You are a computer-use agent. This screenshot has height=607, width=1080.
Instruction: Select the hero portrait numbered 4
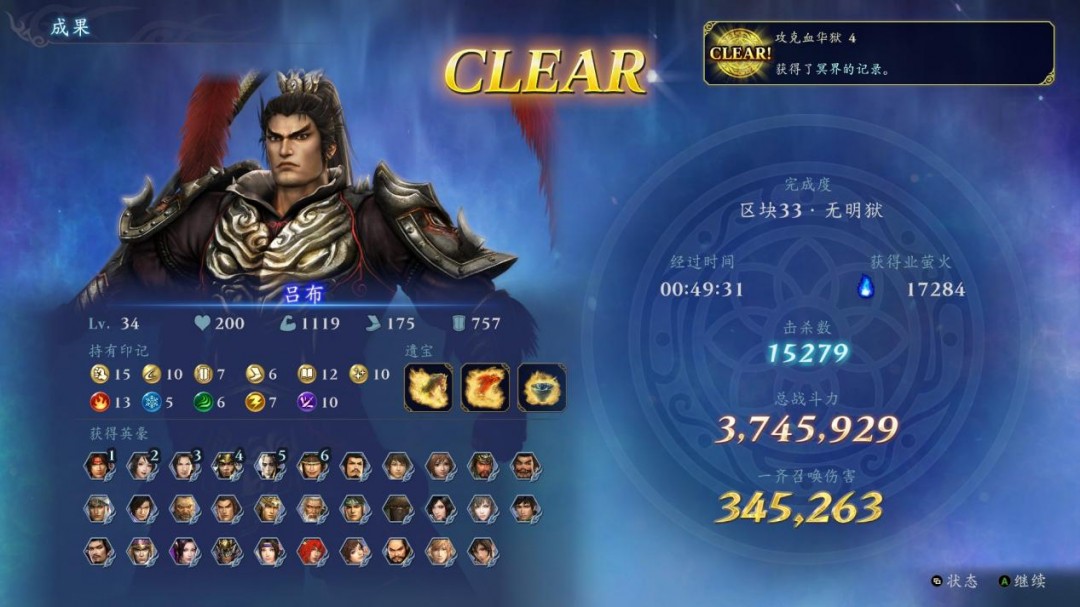(x=227, y=466)
